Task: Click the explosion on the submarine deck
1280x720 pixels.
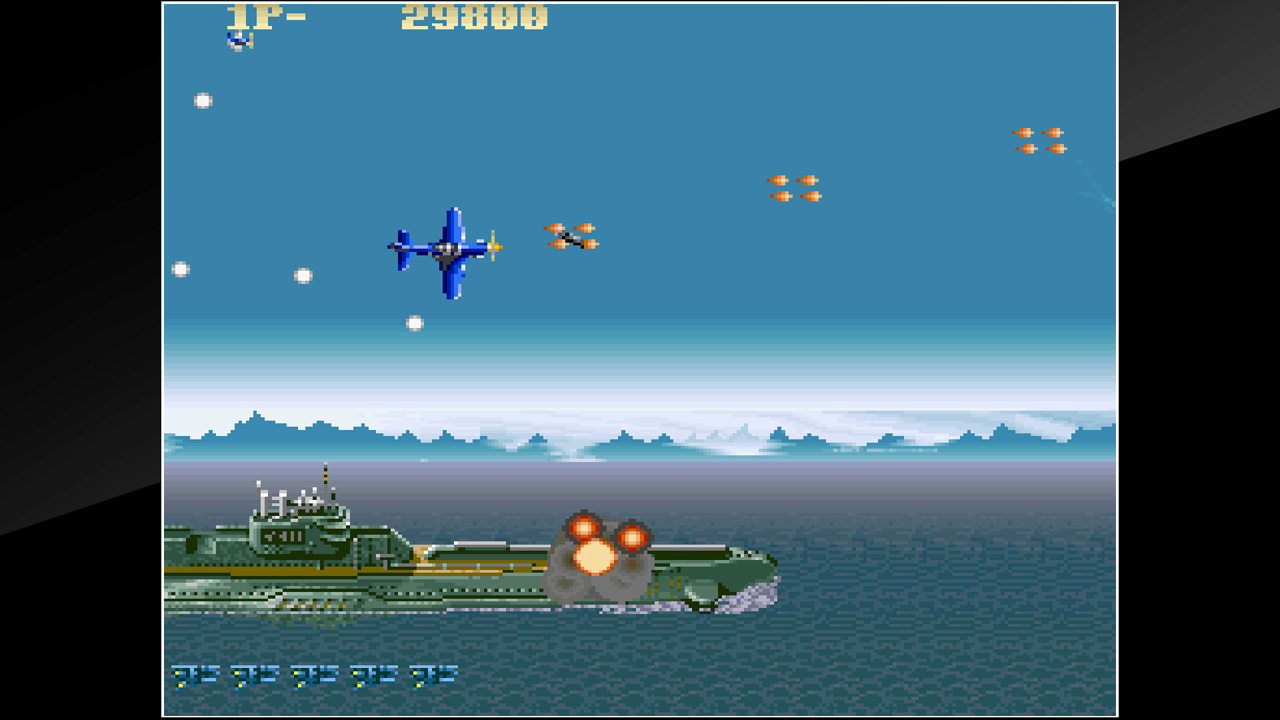Action: point(600,552)
